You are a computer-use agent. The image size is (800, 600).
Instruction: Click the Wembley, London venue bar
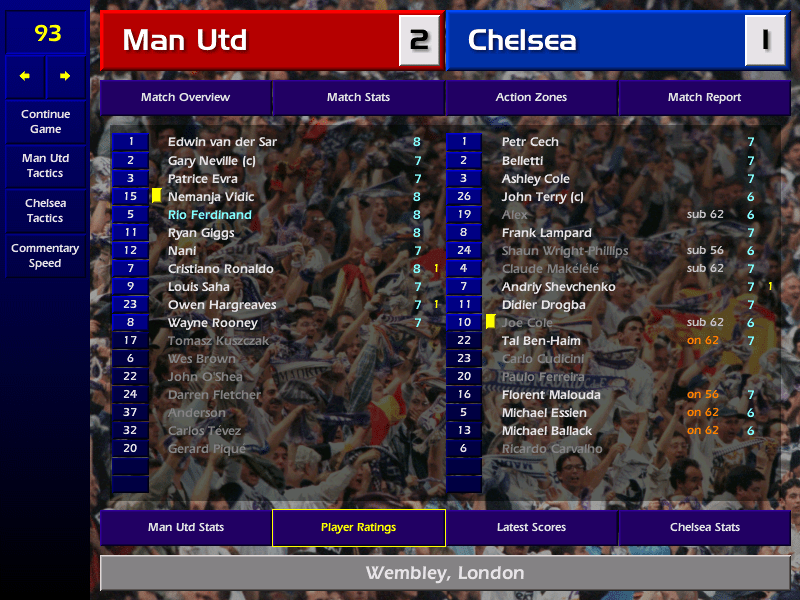click(x=444, y=573)
